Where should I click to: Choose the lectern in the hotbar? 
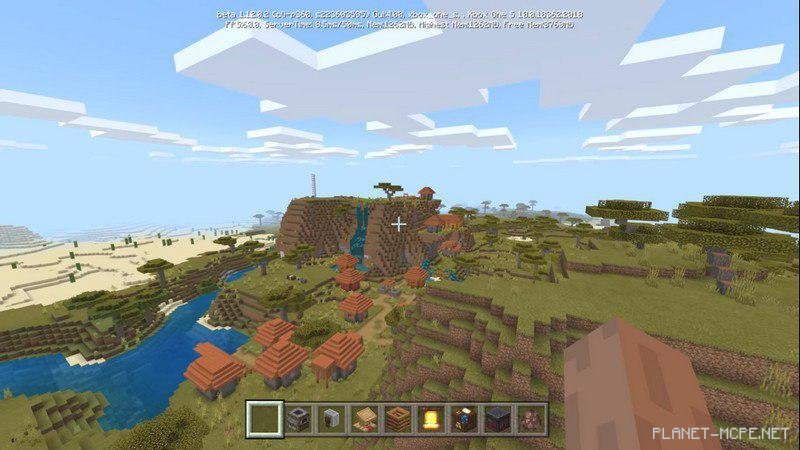[x=365, y=417]
